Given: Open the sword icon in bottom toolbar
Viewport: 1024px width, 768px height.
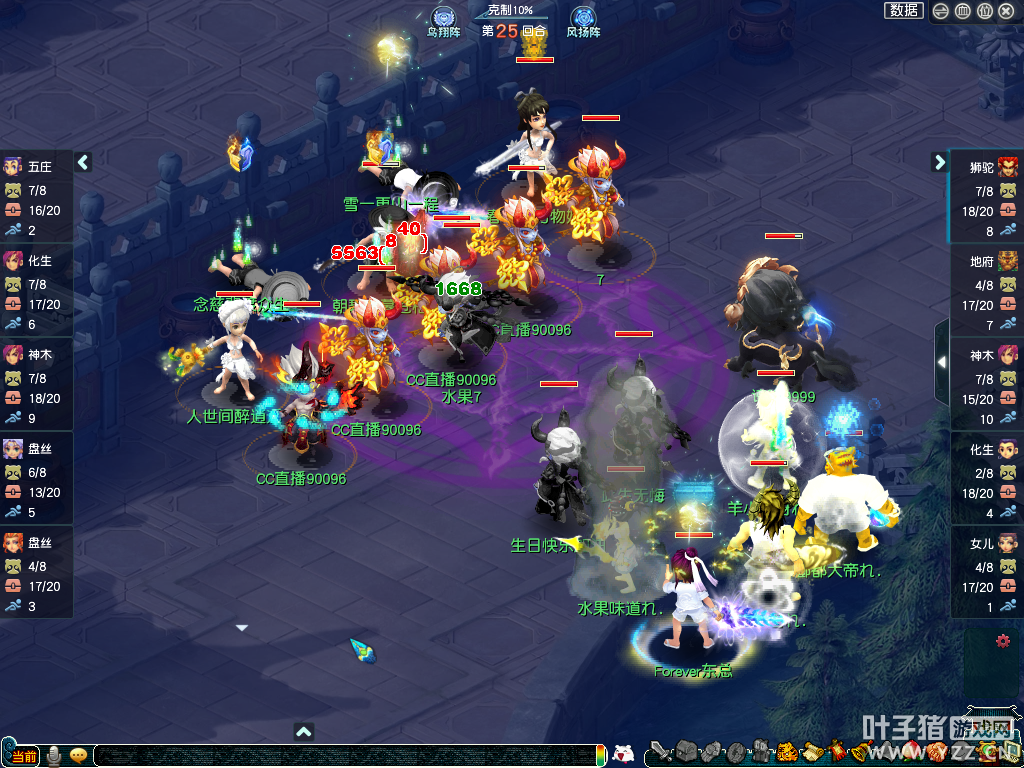Looking at the screenshot, I should click(x=660, y=752).
